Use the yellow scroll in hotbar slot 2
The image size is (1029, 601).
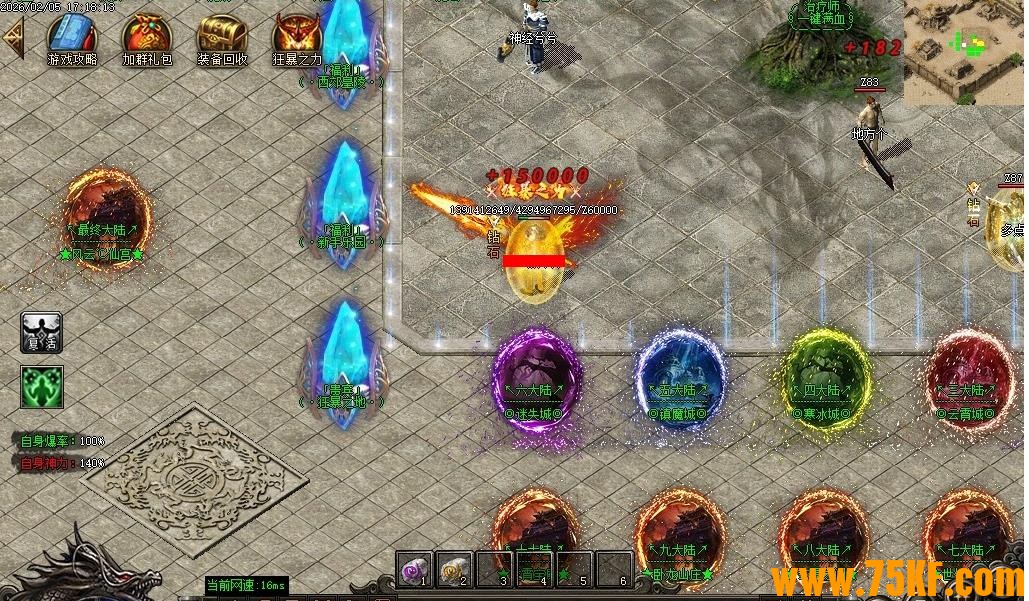[454, 570]
